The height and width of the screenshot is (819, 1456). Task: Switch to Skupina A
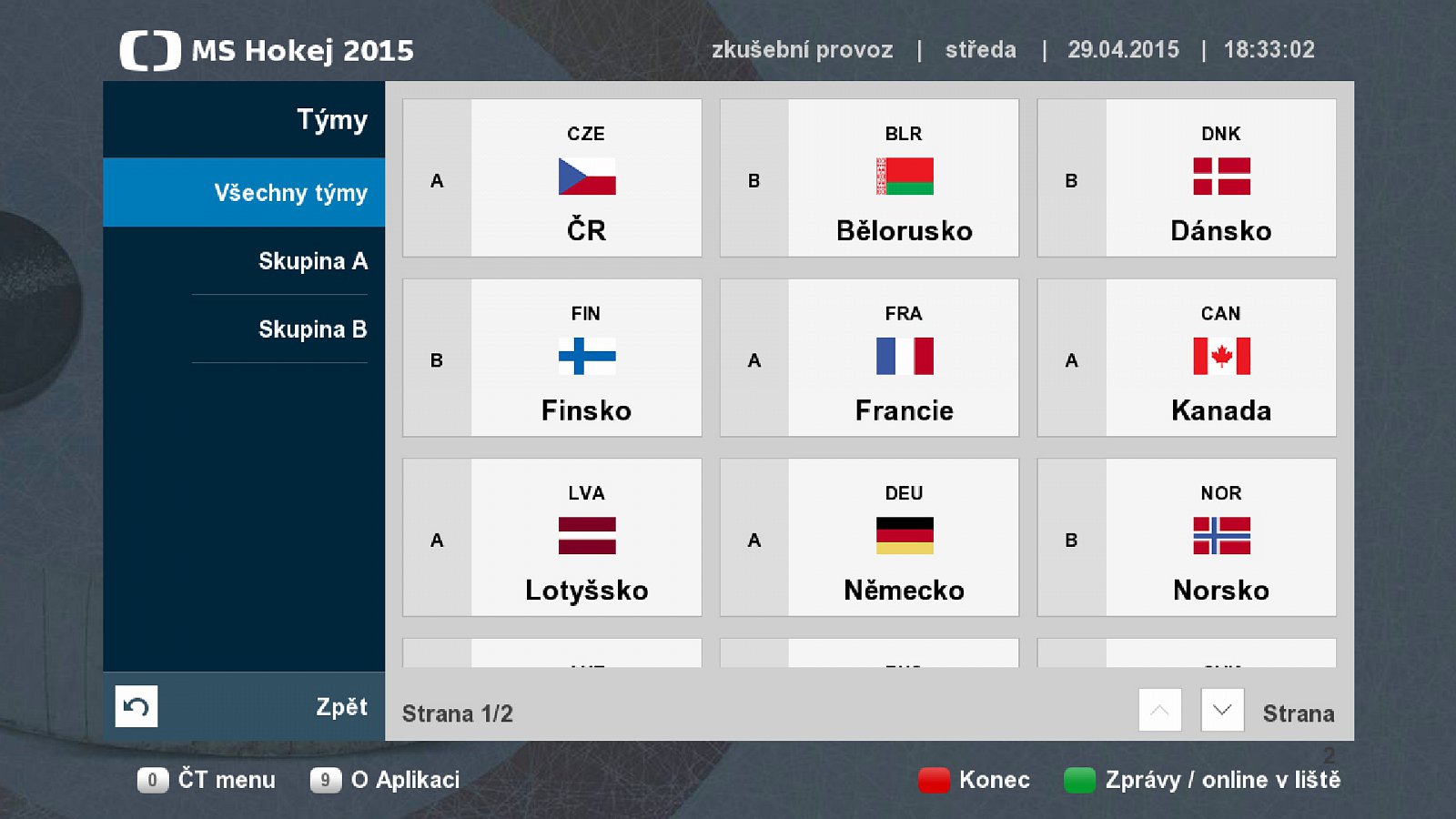(312, 261)
